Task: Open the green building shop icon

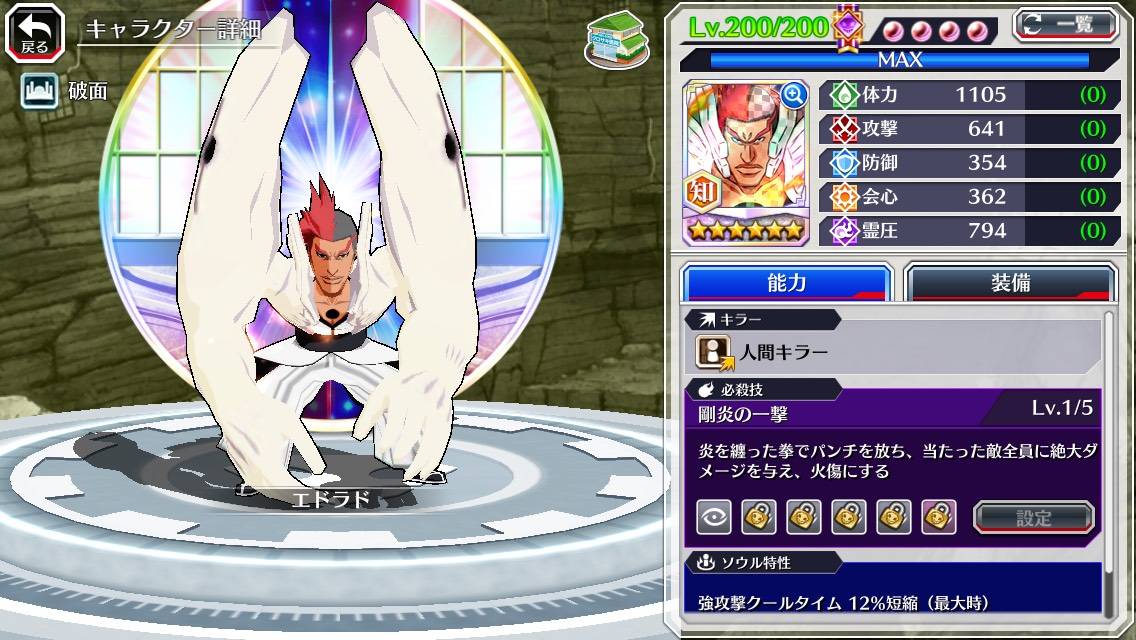Action: [x=611, y=42]
